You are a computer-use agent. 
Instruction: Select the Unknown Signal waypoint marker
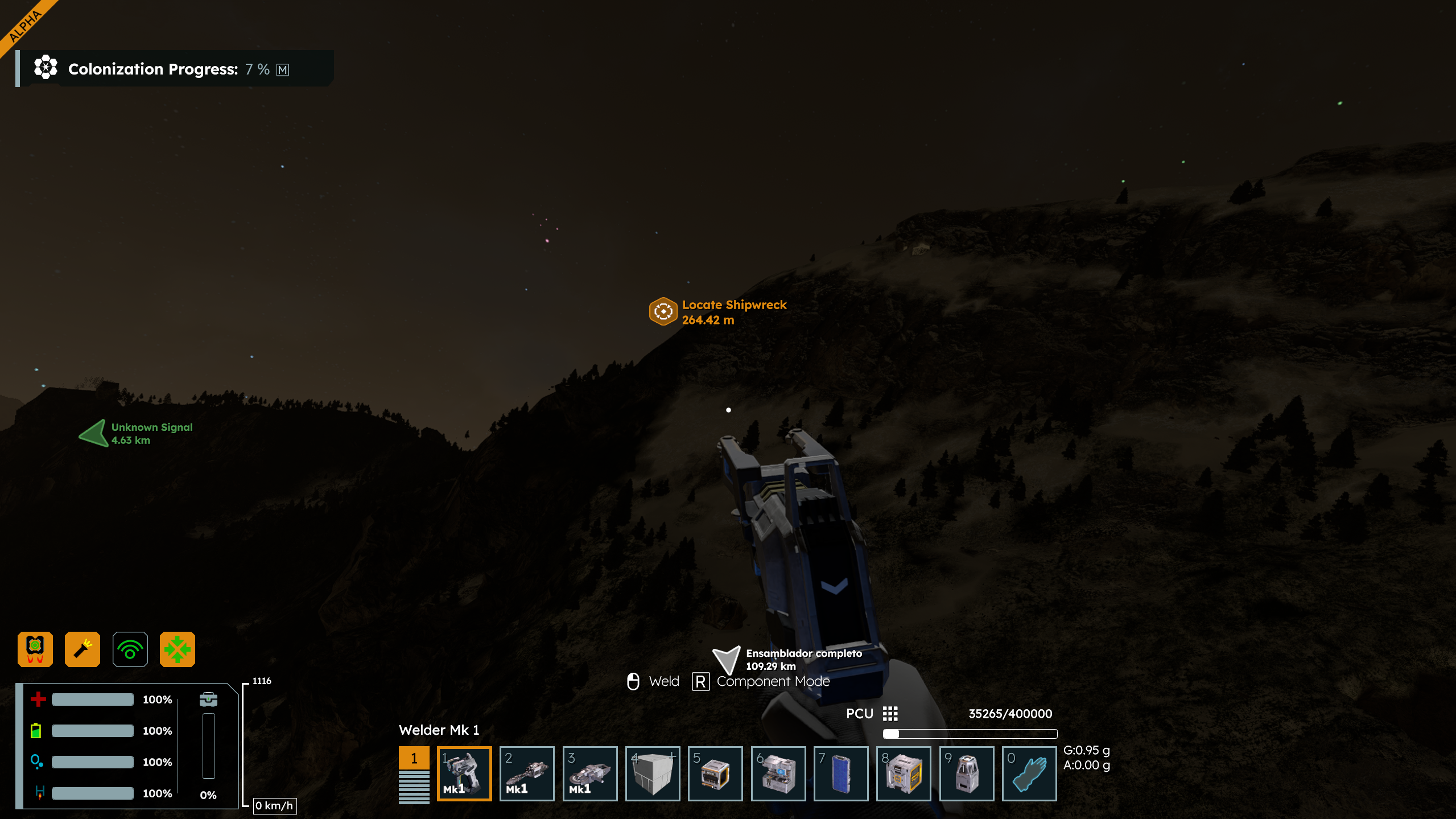pyautogui.click(x=94, y=433)
